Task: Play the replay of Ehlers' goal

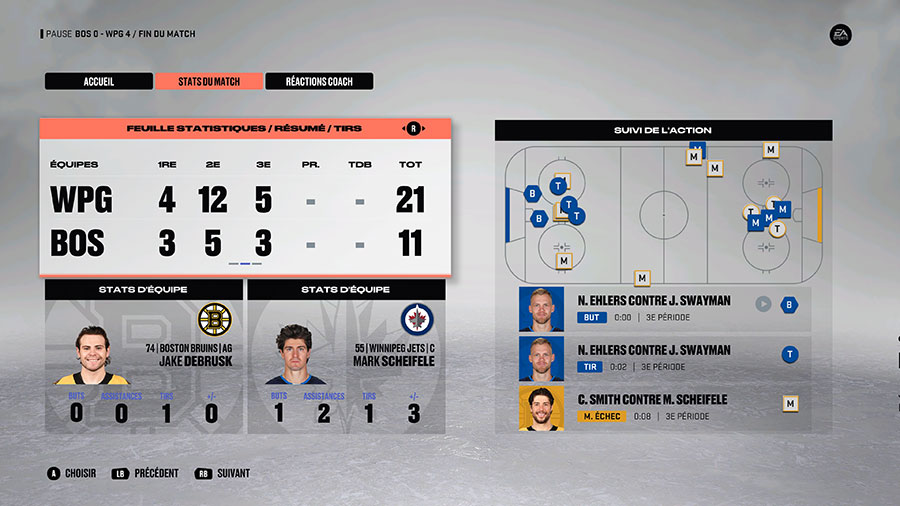Action: [x=763, y=304]
